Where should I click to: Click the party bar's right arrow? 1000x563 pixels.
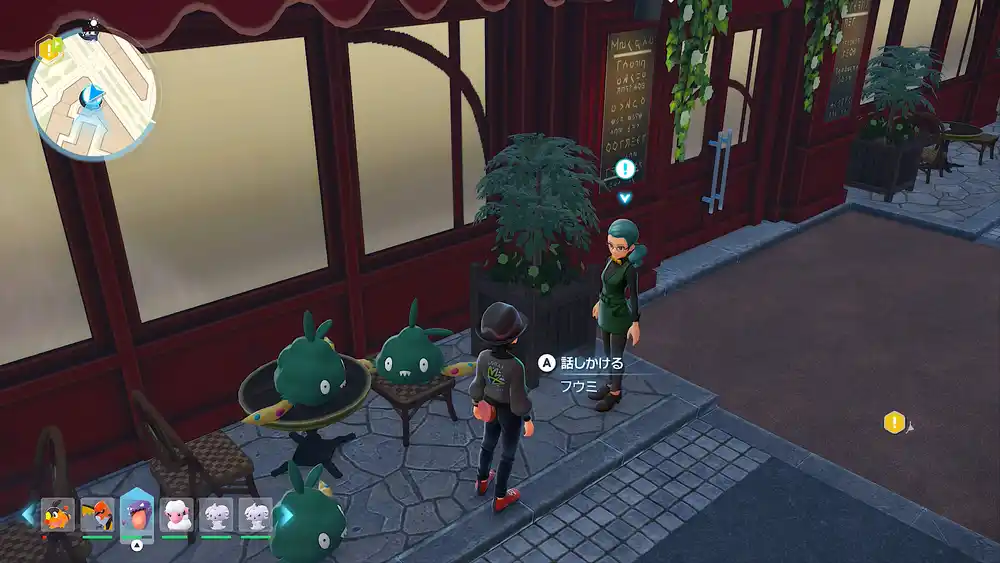tap(285, 514)
